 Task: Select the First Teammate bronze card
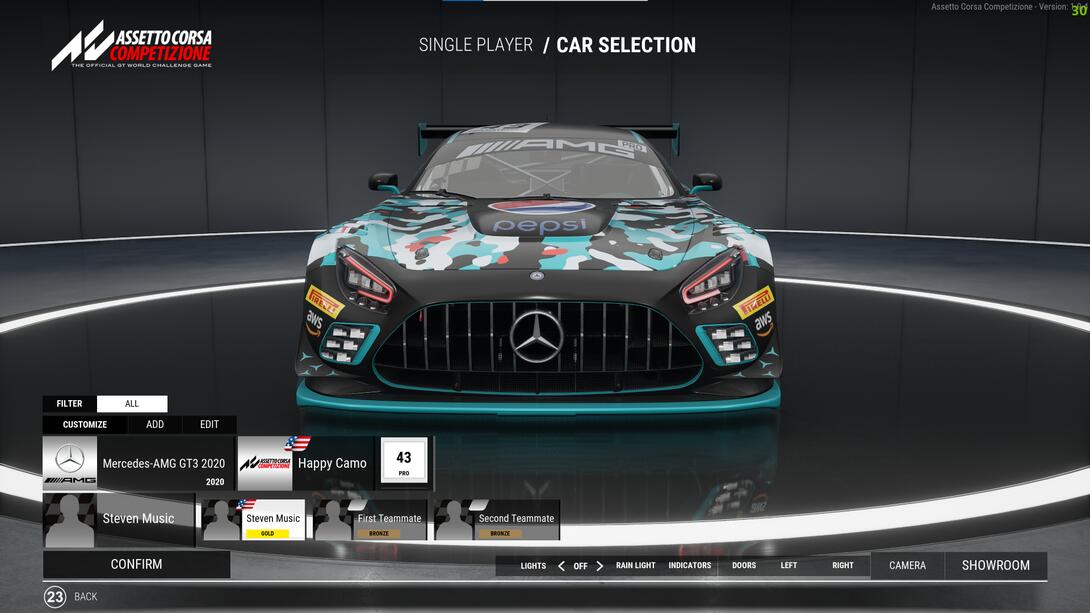(371, 520)
